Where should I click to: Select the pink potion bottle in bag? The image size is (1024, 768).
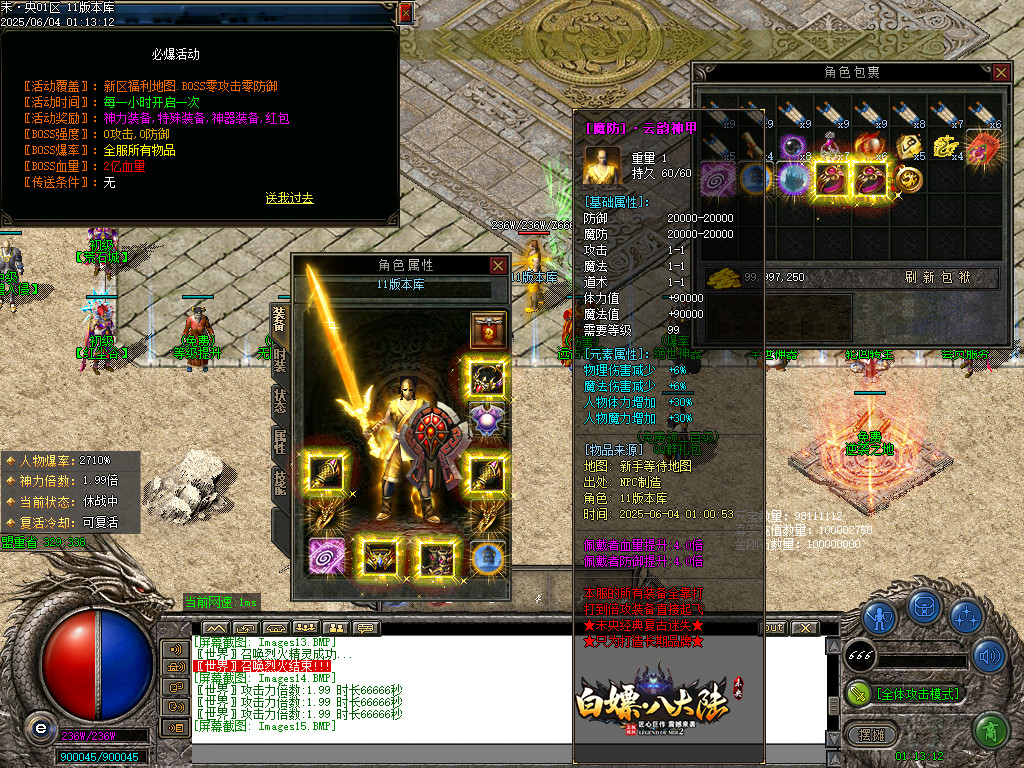831,146
